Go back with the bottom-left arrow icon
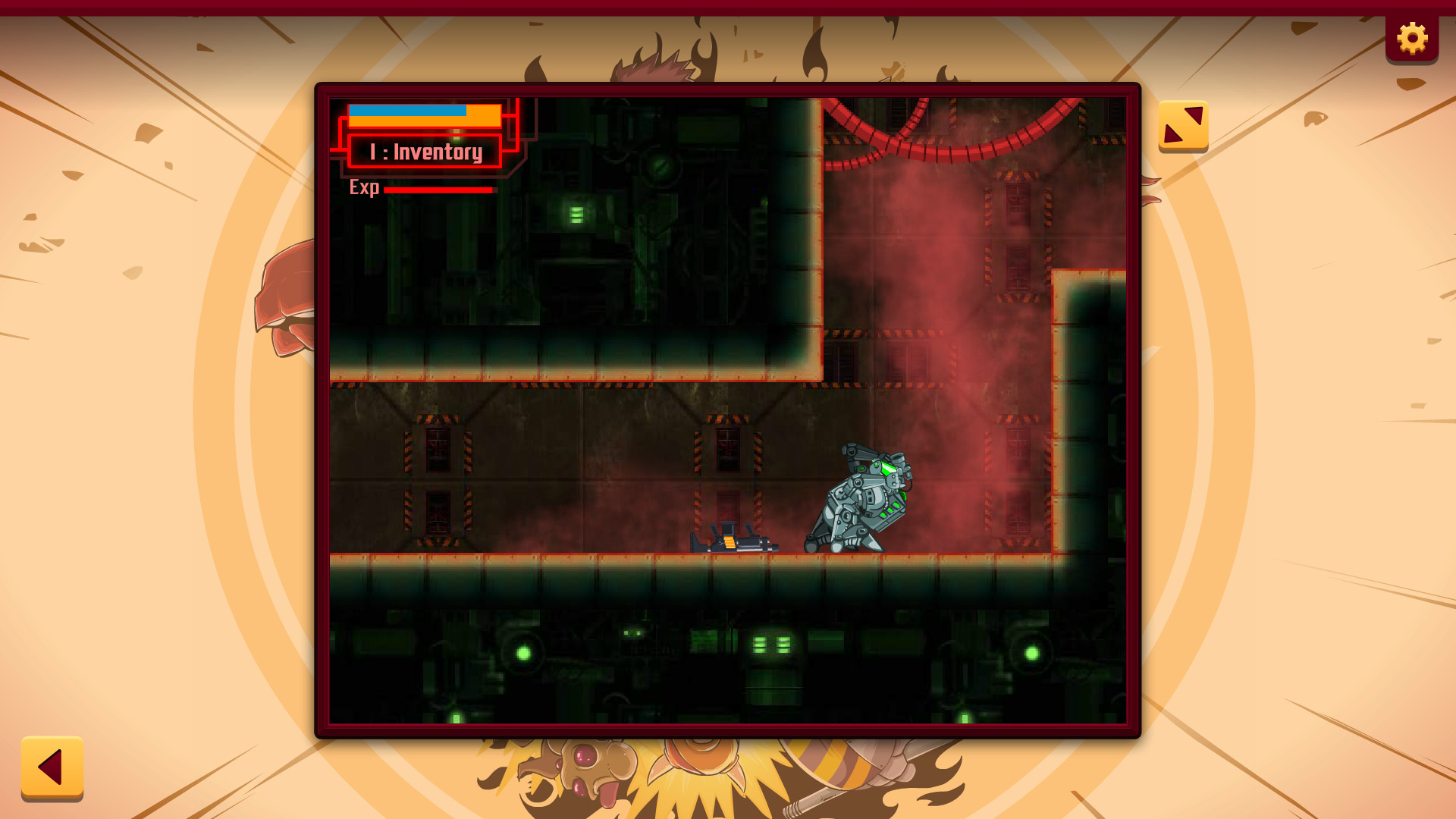This screenshot has height=819, width=1456. [53, 768]
